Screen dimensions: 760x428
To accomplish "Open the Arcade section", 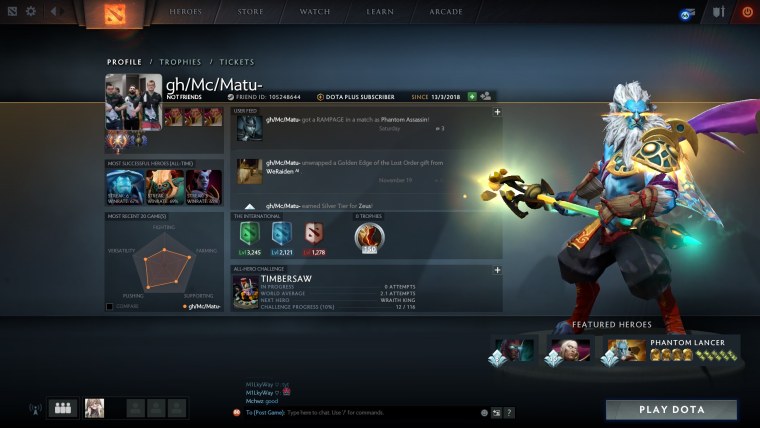I will (445, 12).
